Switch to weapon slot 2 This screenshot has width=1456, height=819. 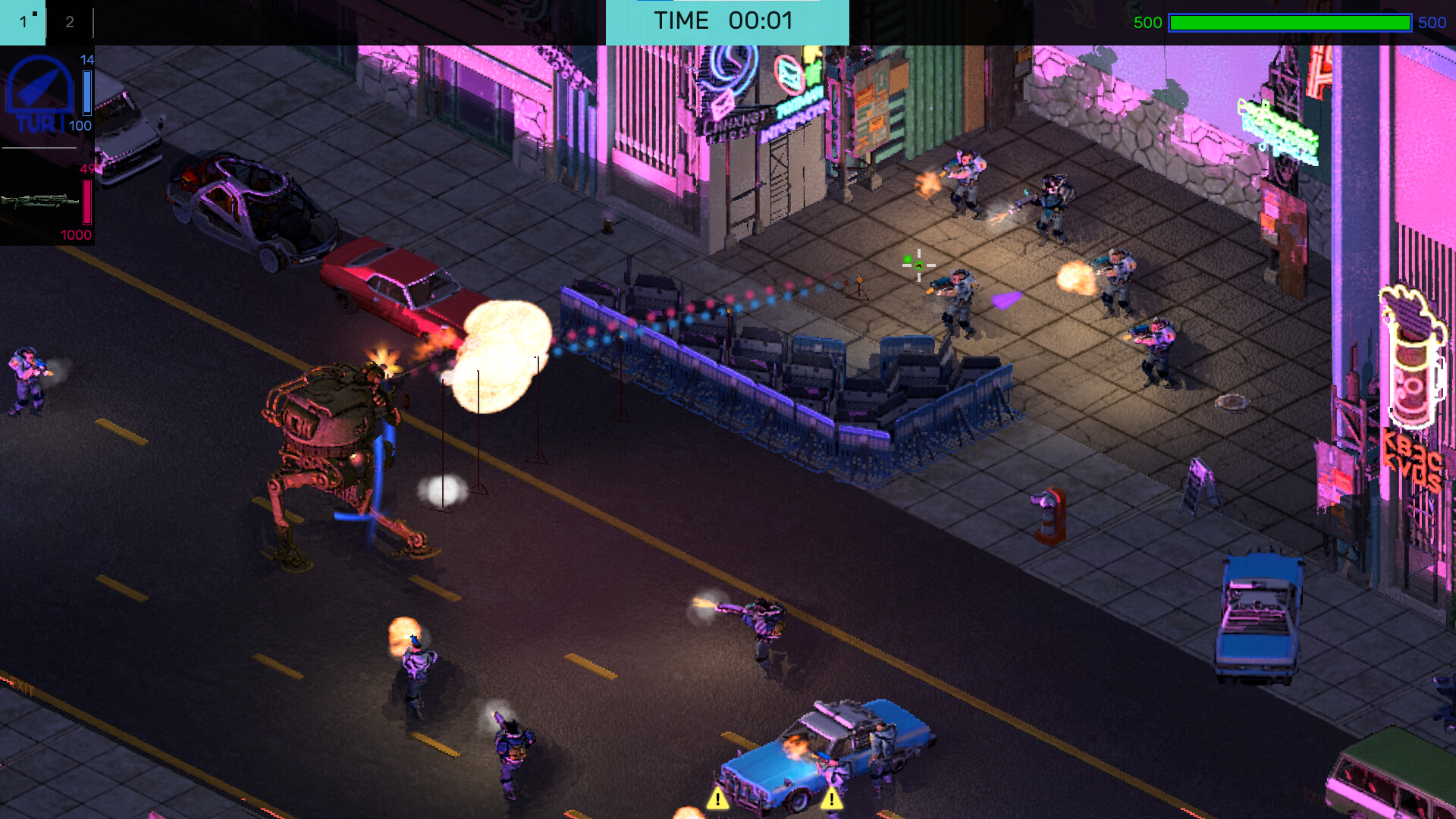click(71, 23)
